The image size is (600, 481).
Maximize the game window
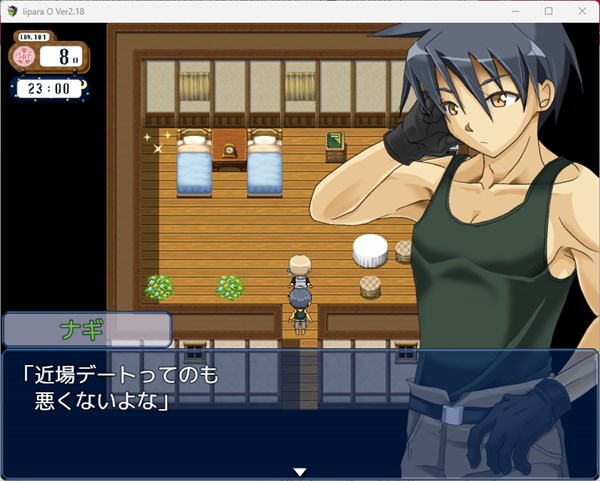pyautogui.click(x=548, y=11)
